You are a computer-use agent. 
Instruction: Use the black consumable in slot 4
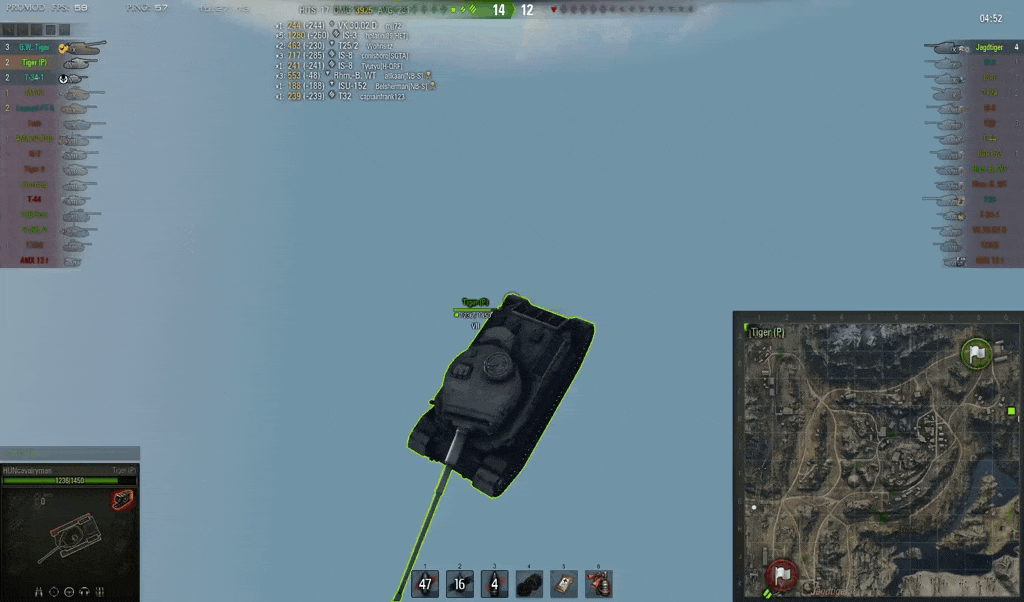[x=530, y=584]
